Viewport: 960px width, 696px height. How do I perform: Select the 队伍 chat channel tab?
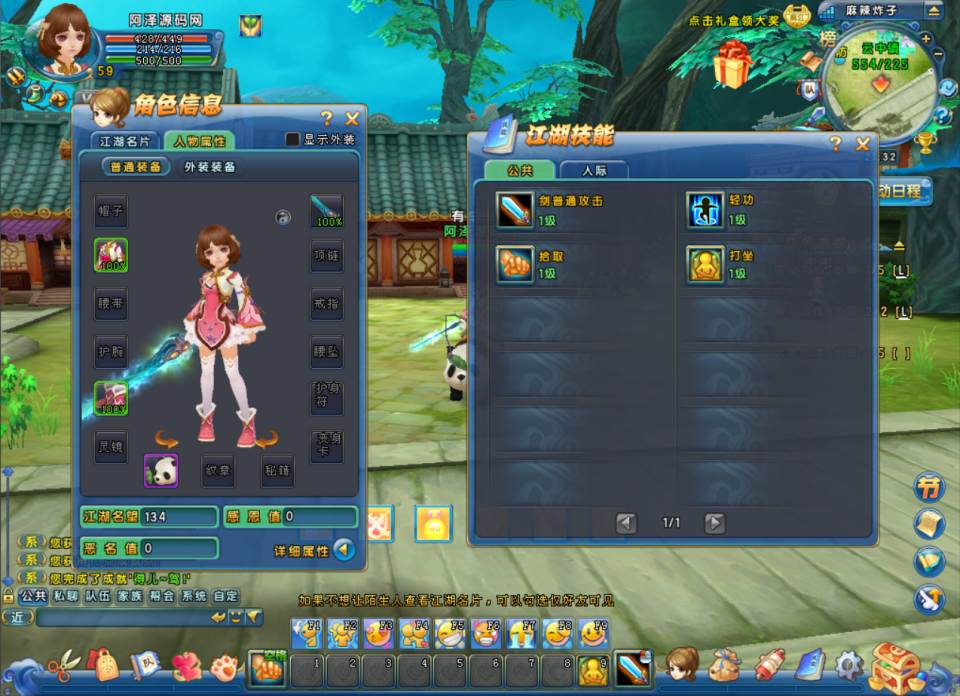coord(97,596)
